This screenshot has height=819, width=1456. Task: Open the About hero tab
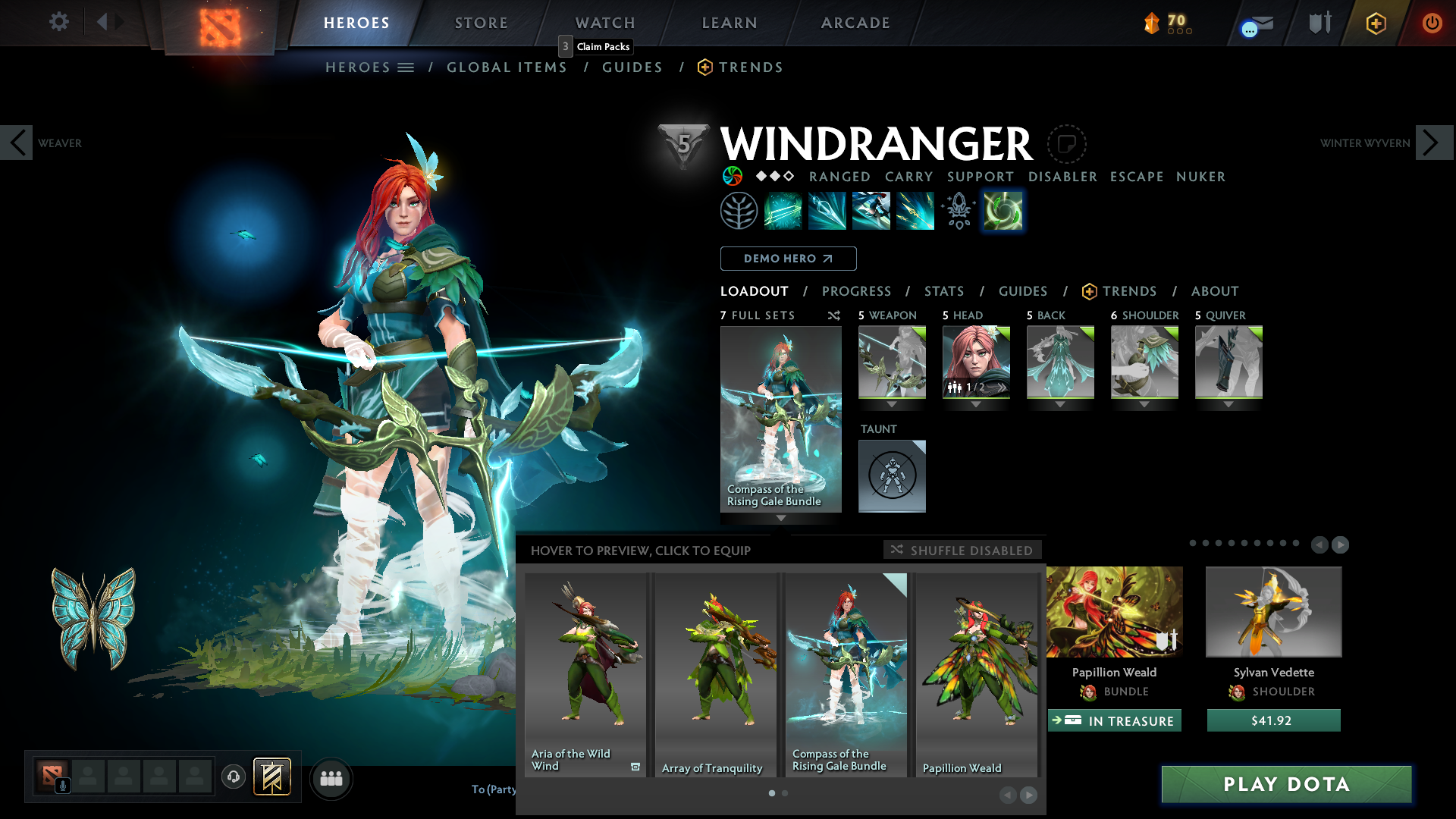pos(1215,291)
